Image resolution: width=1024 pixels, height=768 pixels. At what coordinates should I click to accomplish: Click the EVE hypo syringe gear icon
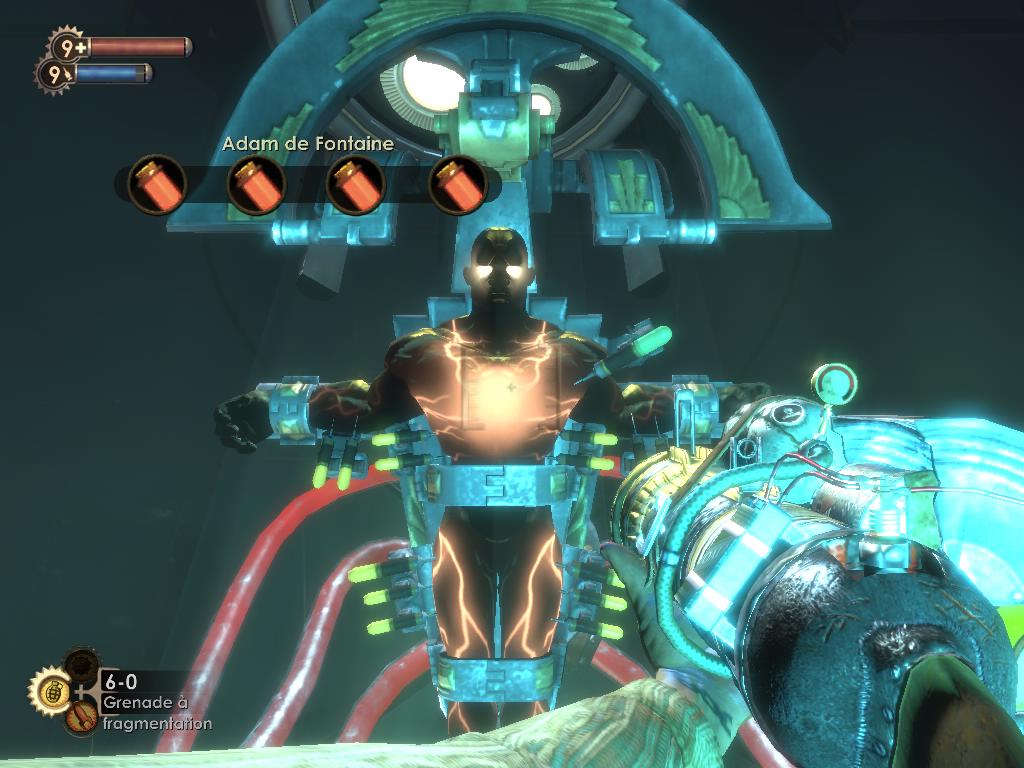tap(53, 73)
